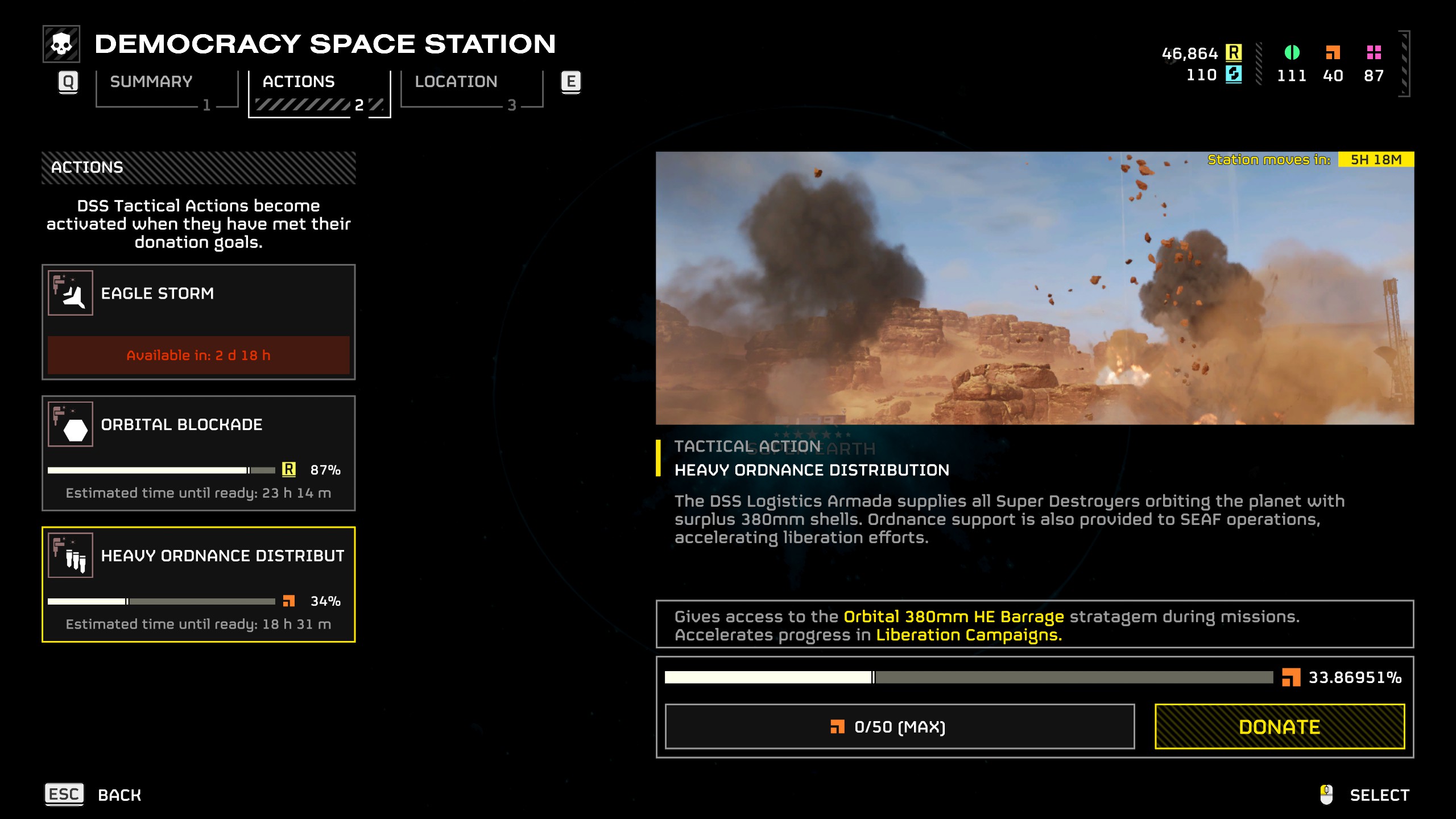Adjust the 0/50 donation amount selector
The height and width of the screenshot is (819, 1456).
coord(899,726)
